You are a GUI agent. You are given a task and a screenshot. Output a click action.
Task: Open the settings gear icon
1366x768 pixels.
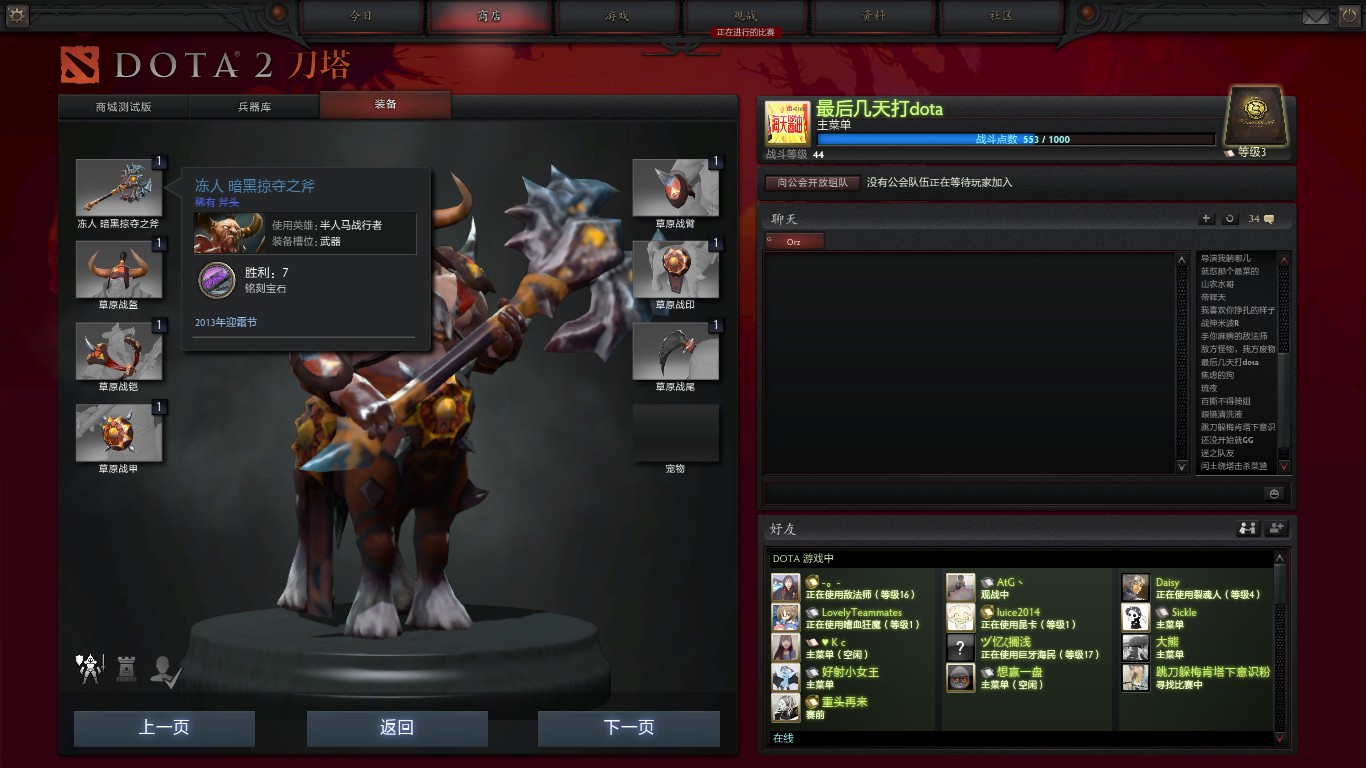tap(17, 15)
